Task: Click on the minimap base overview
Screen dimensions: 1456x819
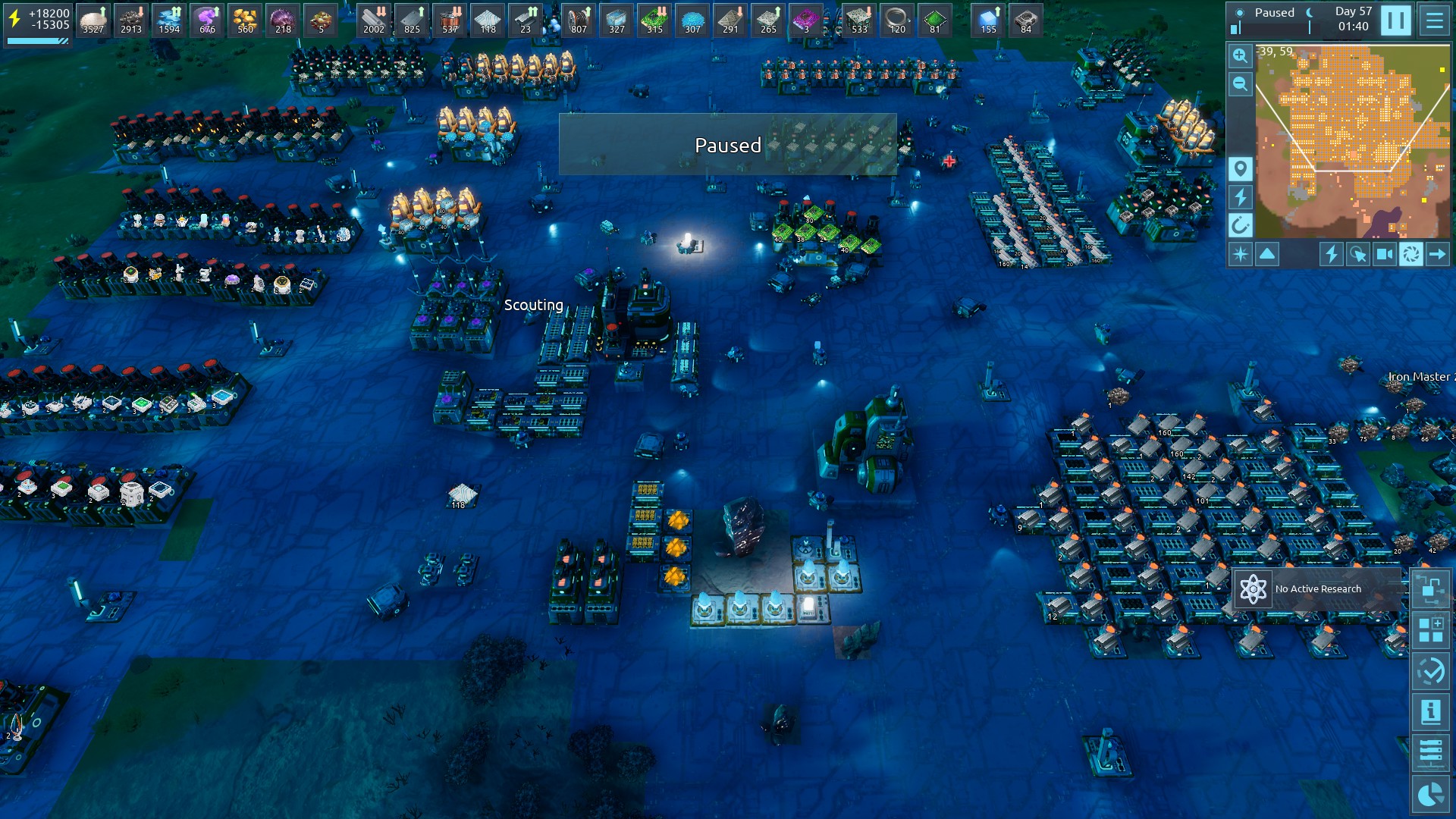Action: [1354, 140]
